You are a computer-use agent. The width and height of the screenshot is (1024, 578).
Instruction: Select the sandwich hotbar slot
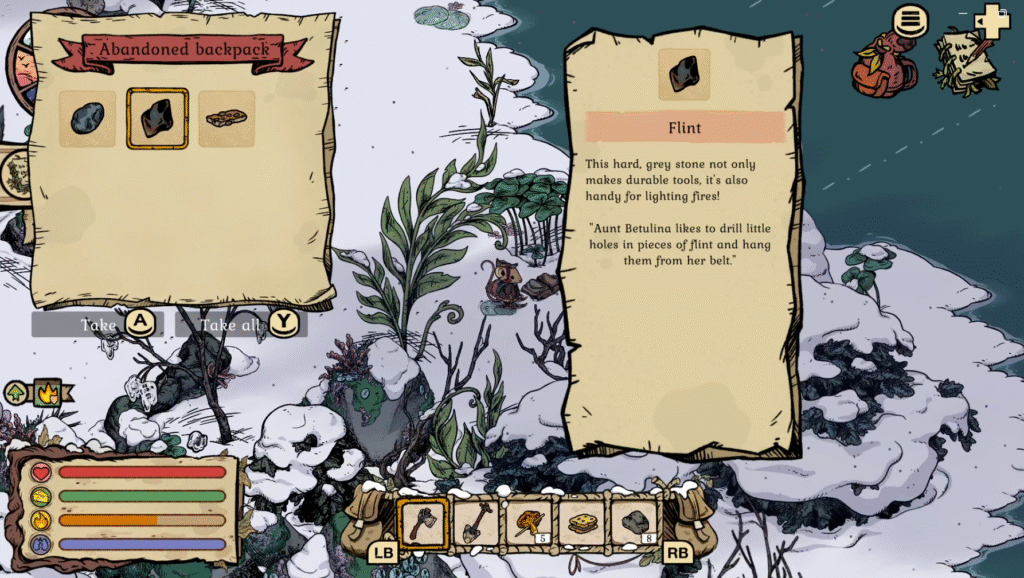pos(582,522)
